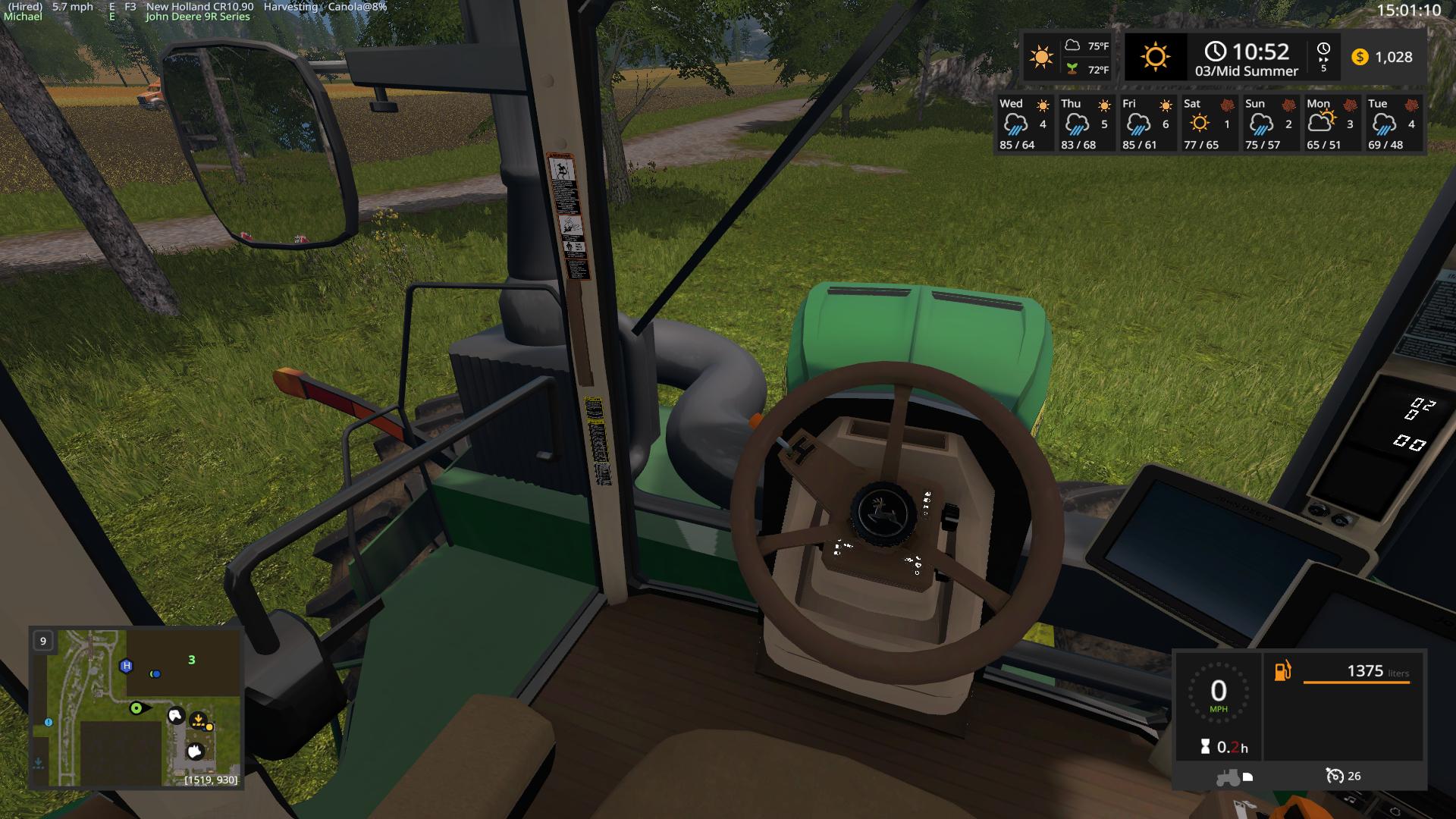
Task: Click the yellow unloading point marker on minimap
Action: [199, 720]
